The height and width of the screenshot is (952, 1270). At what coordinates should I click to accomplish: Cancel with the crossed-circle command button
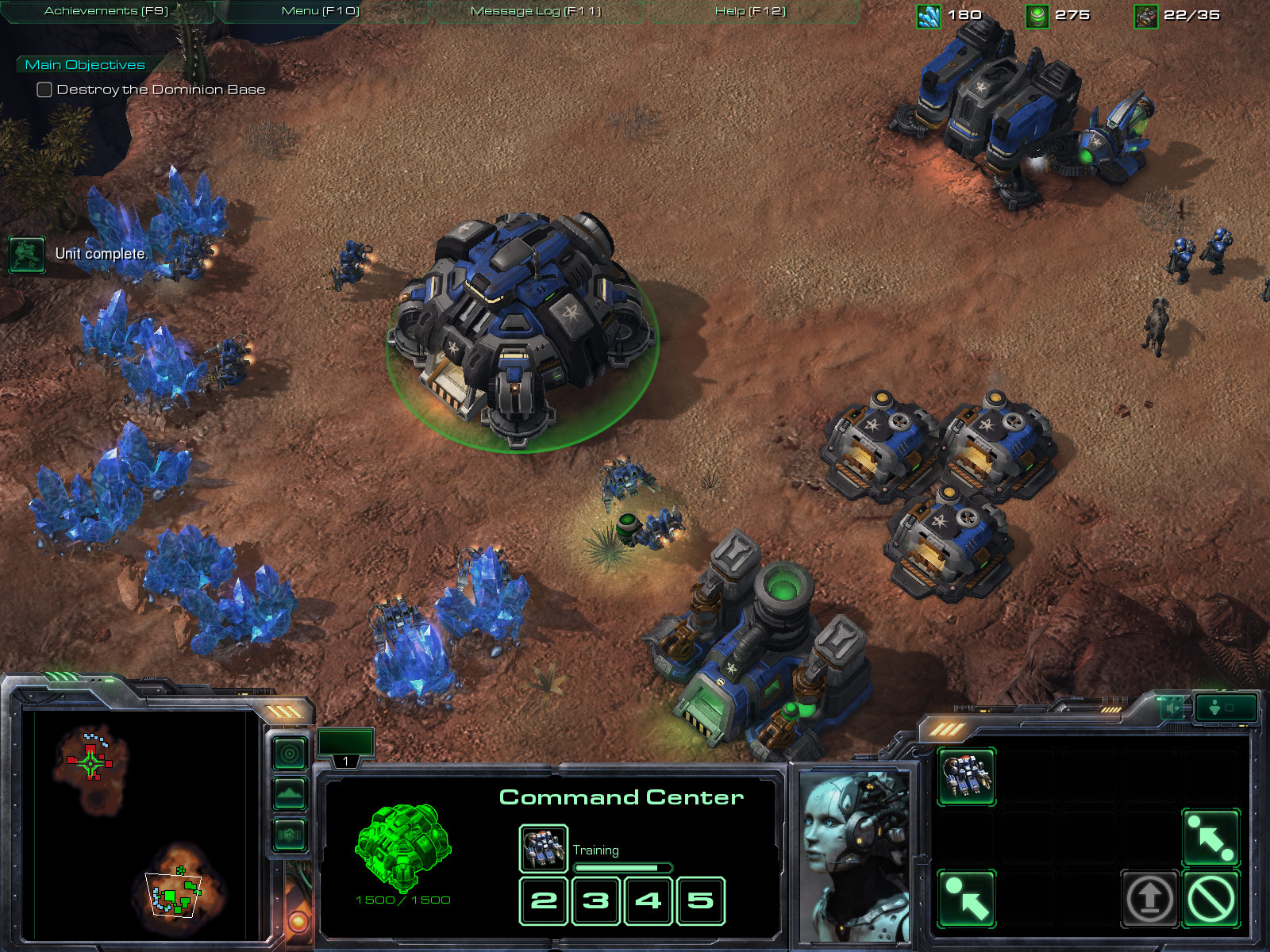(x=1210, y=898)
